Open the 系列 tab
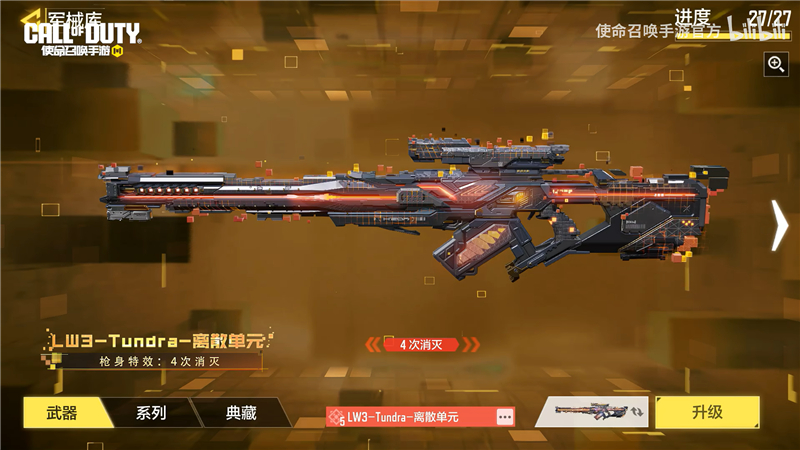 coord(150,412)
